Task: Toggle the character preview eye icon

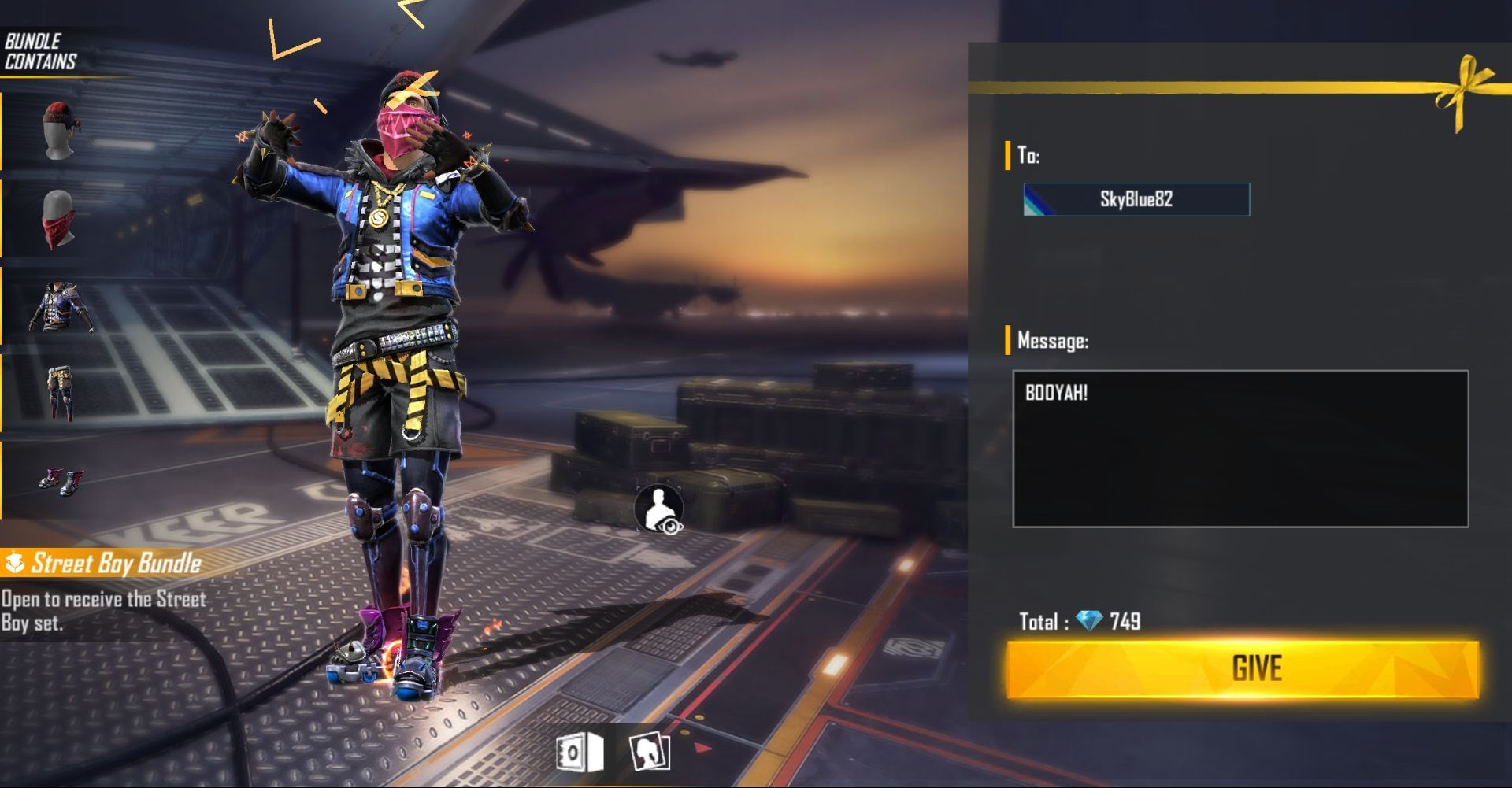Action: (x=659, y=509)
